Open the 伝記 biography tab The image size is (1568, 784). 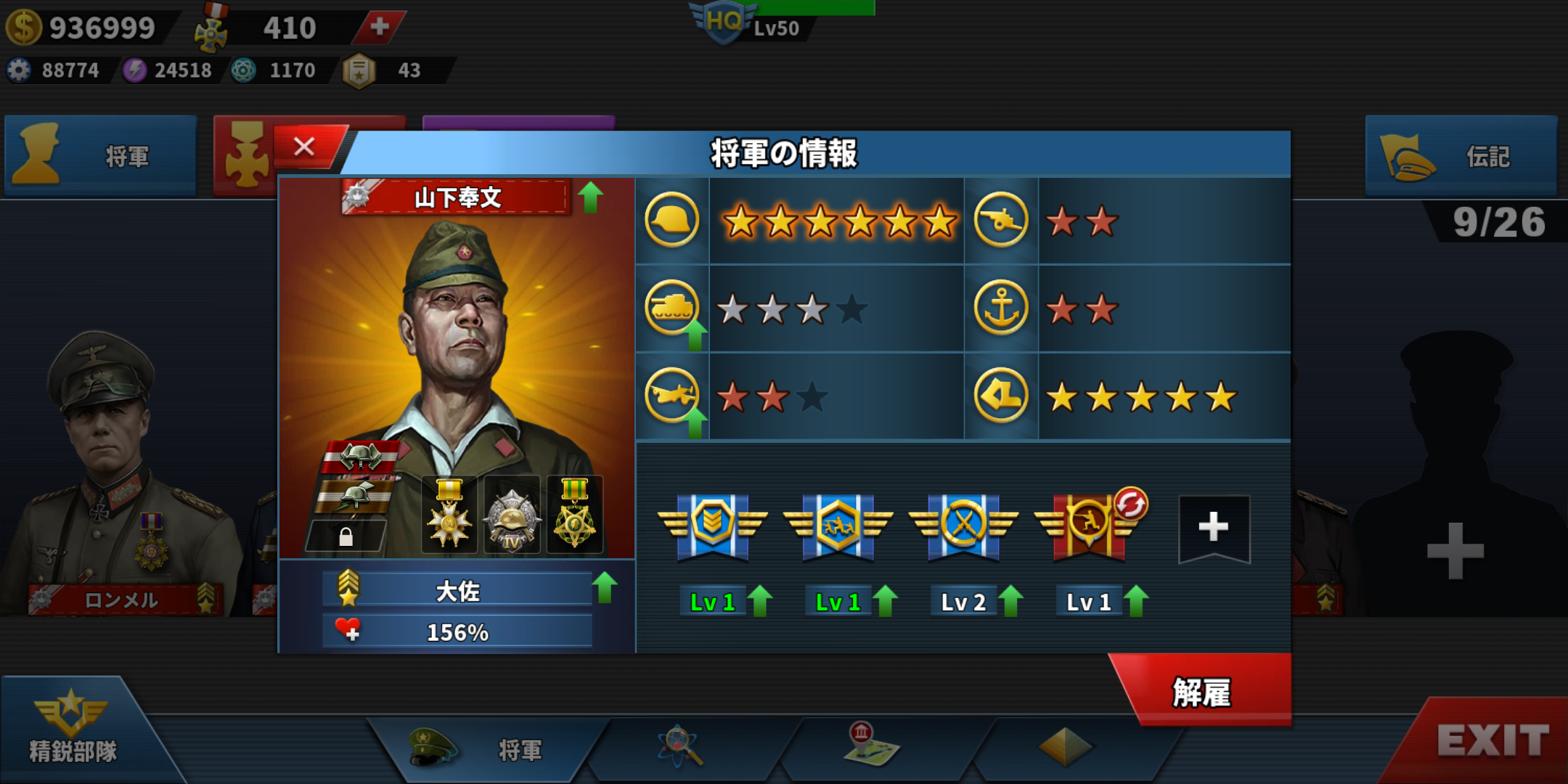1461,156
